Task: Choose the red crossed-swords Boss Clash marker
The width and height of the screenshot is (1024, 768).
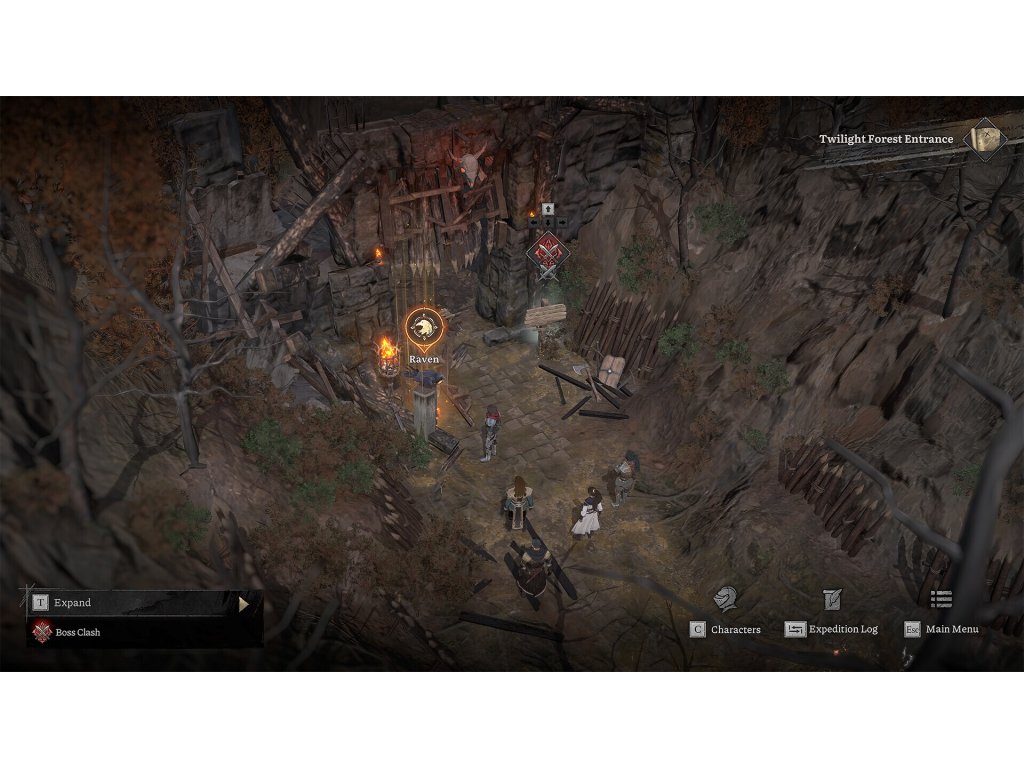Action: coord(546,249)
